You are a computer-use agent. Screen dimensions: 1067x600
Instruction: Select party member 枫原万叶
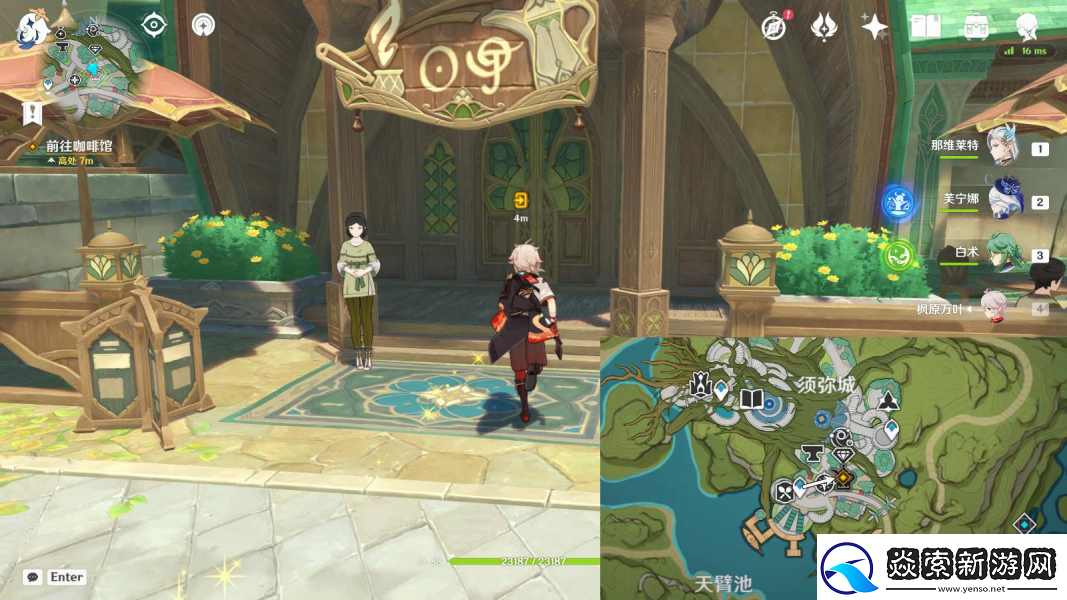click(993, 308)
